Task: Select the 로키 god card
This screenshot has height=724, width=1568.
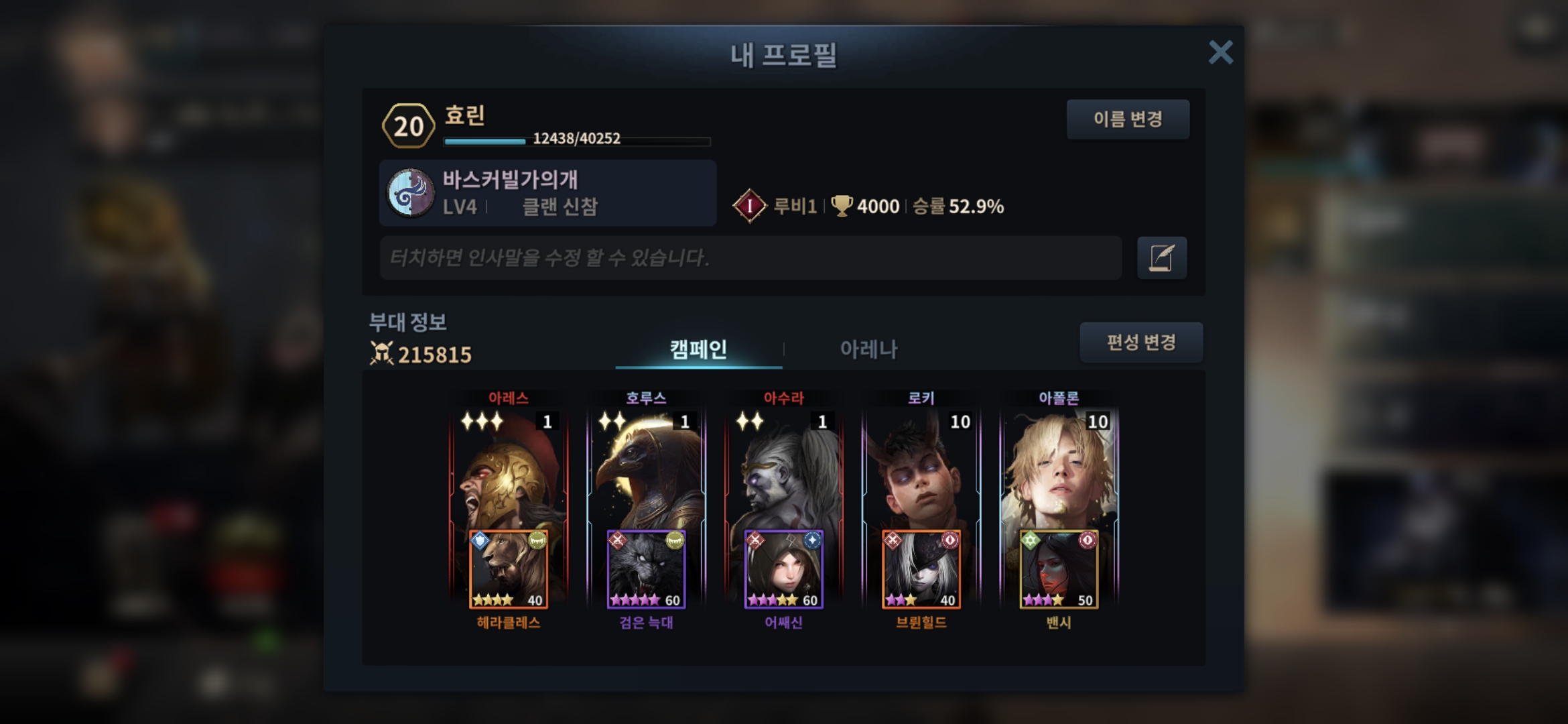Action: [x=921, y=469]
